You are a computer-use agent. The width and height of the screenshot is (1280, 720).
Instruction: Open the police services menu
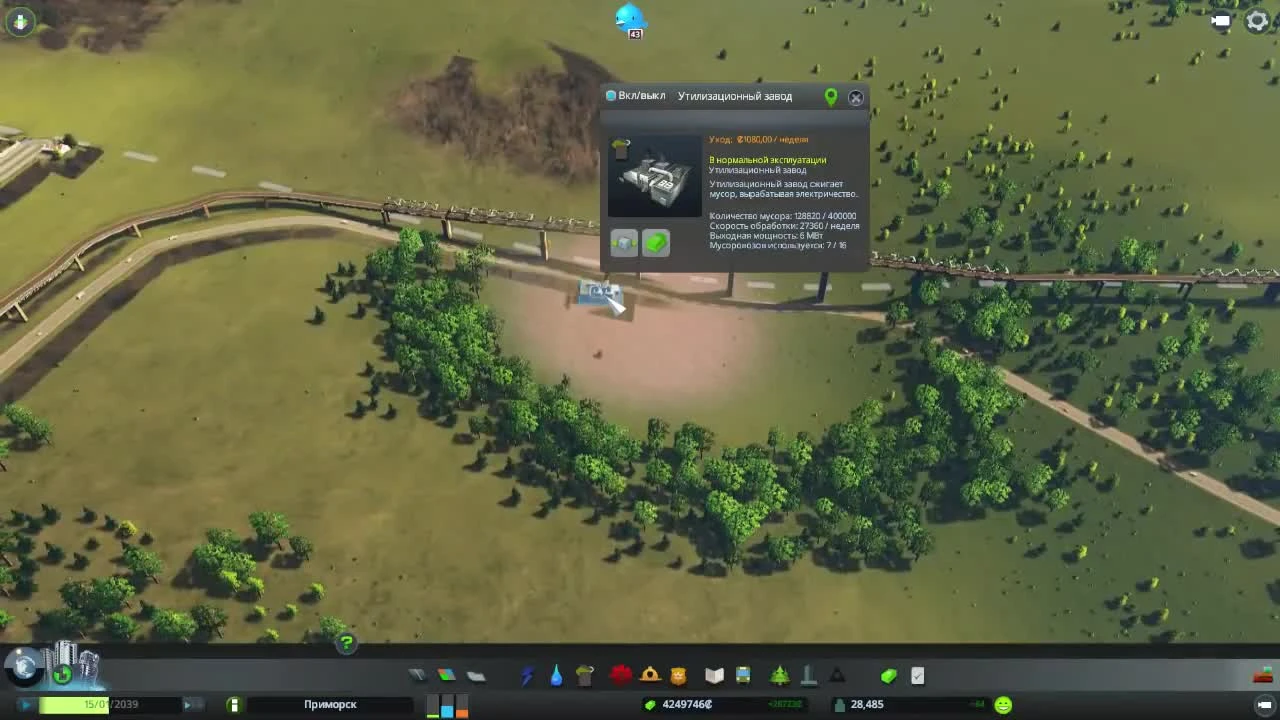(x=677, y=676)
